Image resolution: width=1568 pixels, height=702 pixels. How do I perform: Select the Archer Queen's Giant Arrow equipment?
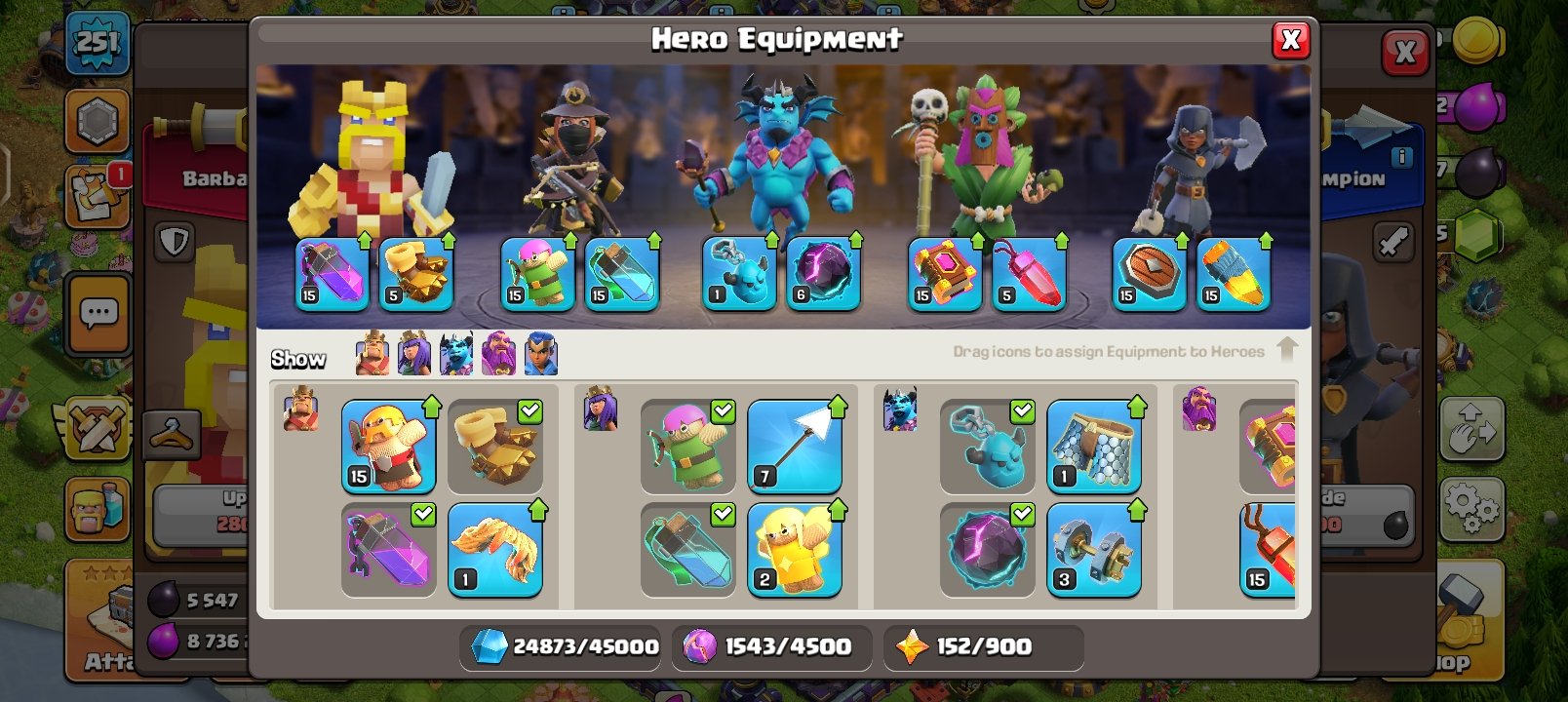795,444
